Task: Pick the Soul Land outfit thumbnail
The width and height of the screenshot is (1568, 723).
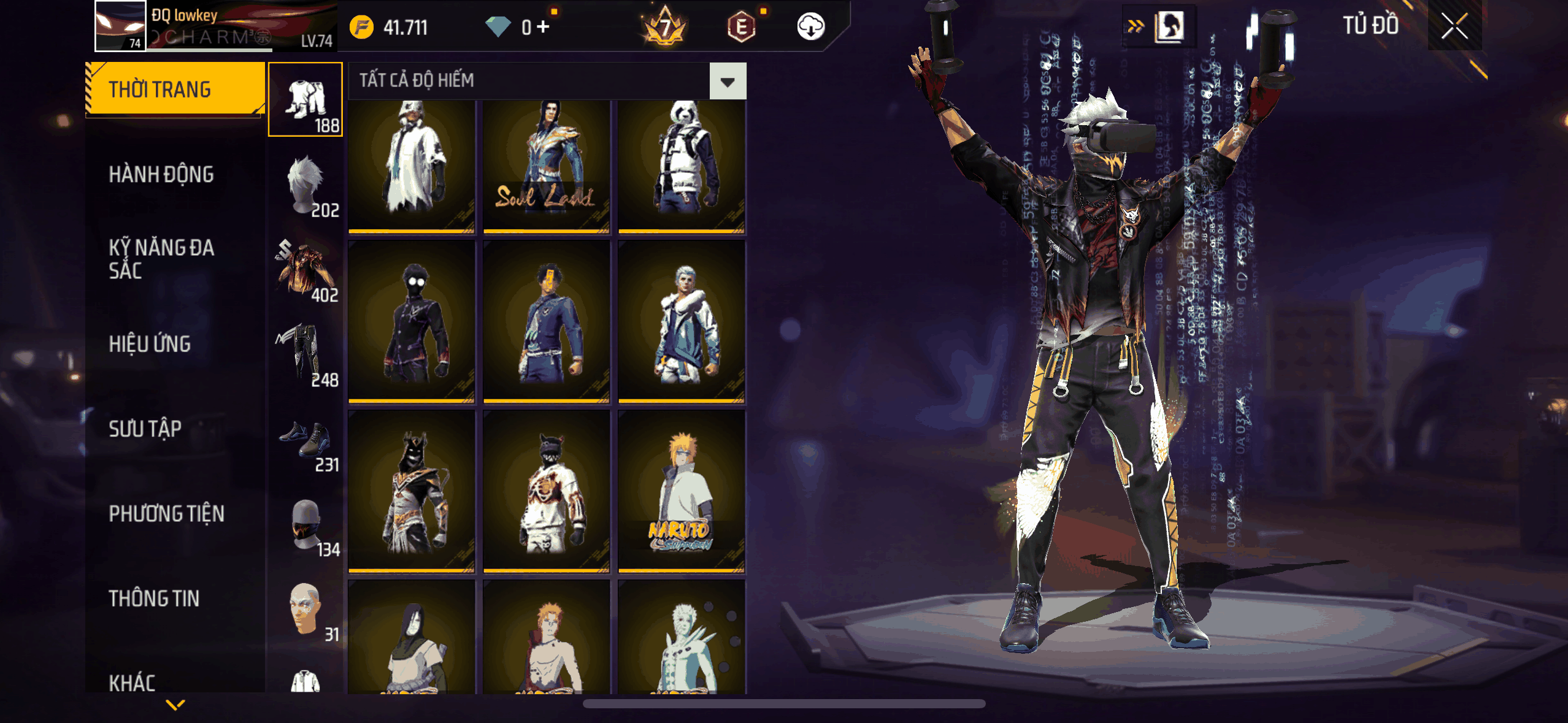Action: [x=546, y=166]
